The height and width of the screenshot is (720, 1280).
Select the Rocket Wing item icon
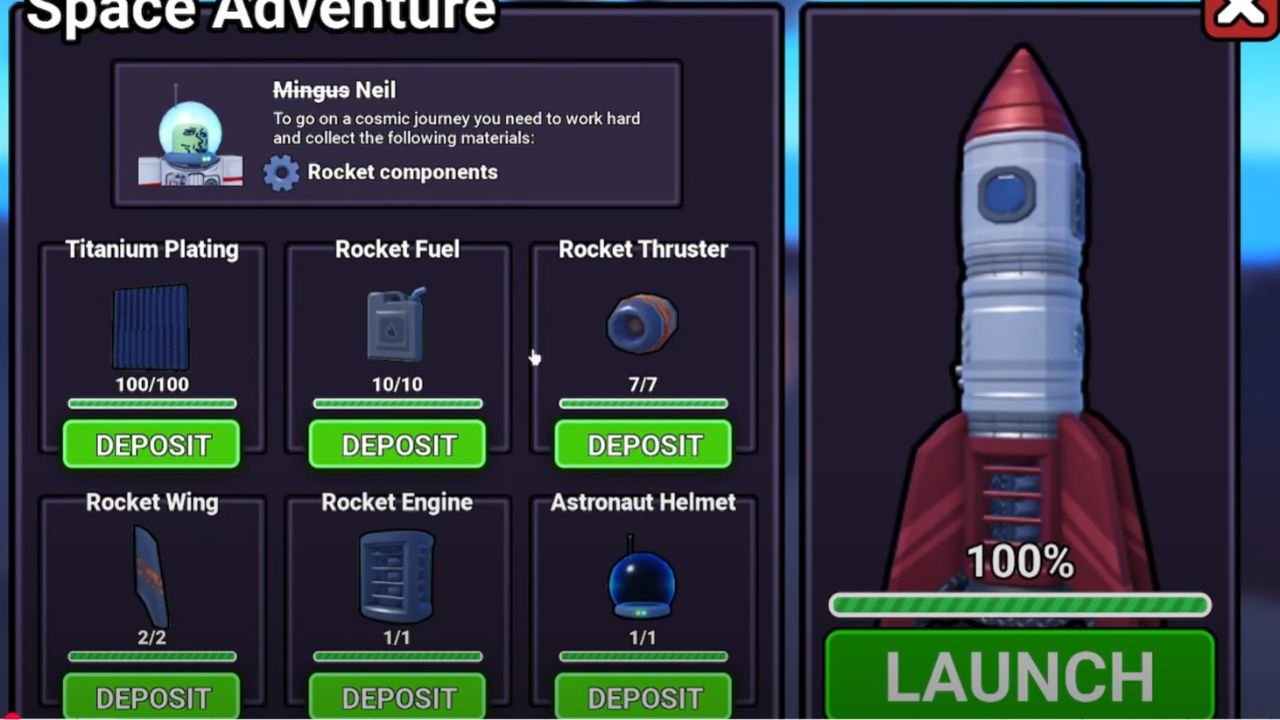click(x=151, y=575)
